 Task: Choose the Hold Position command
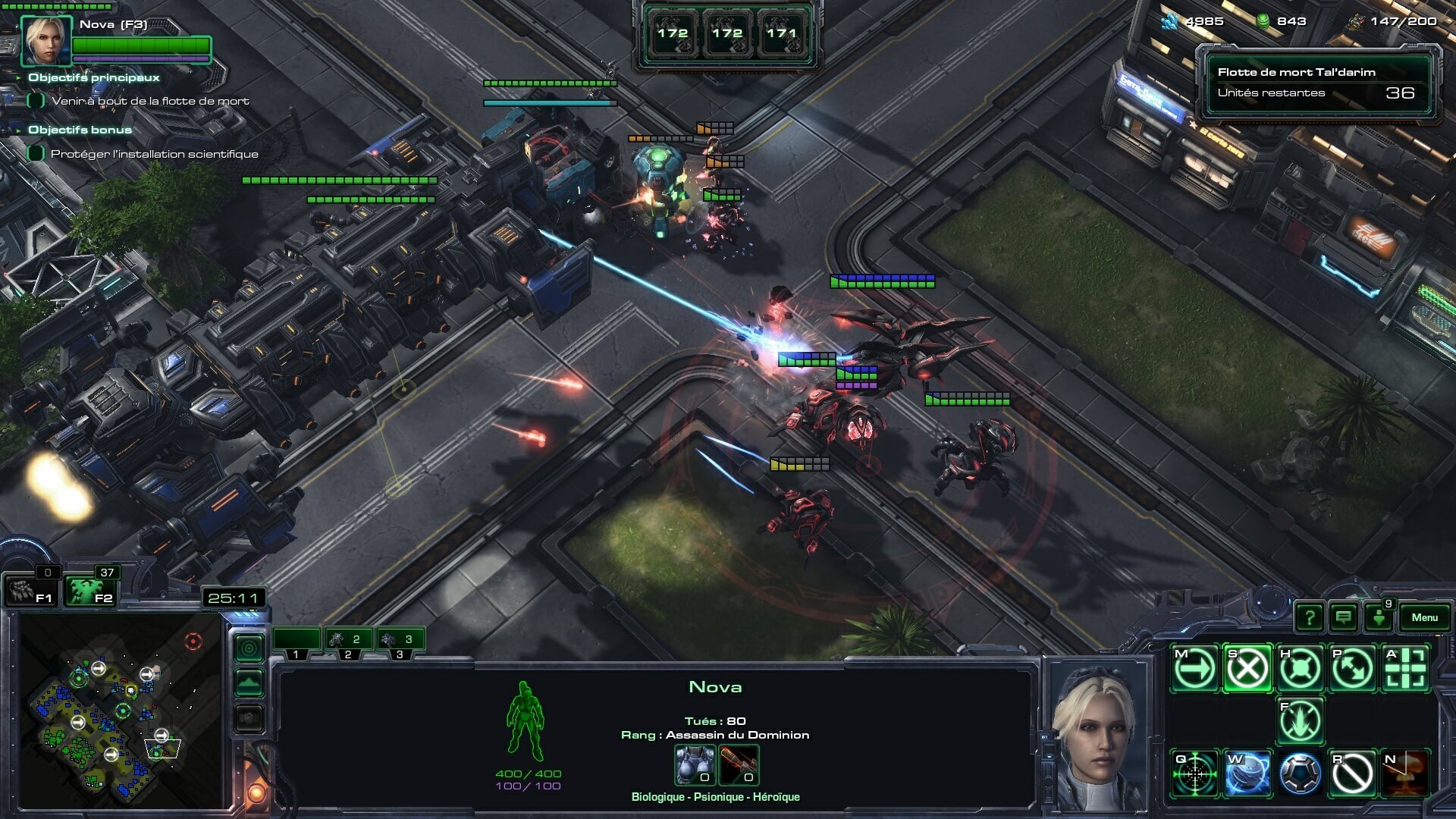1300,669
